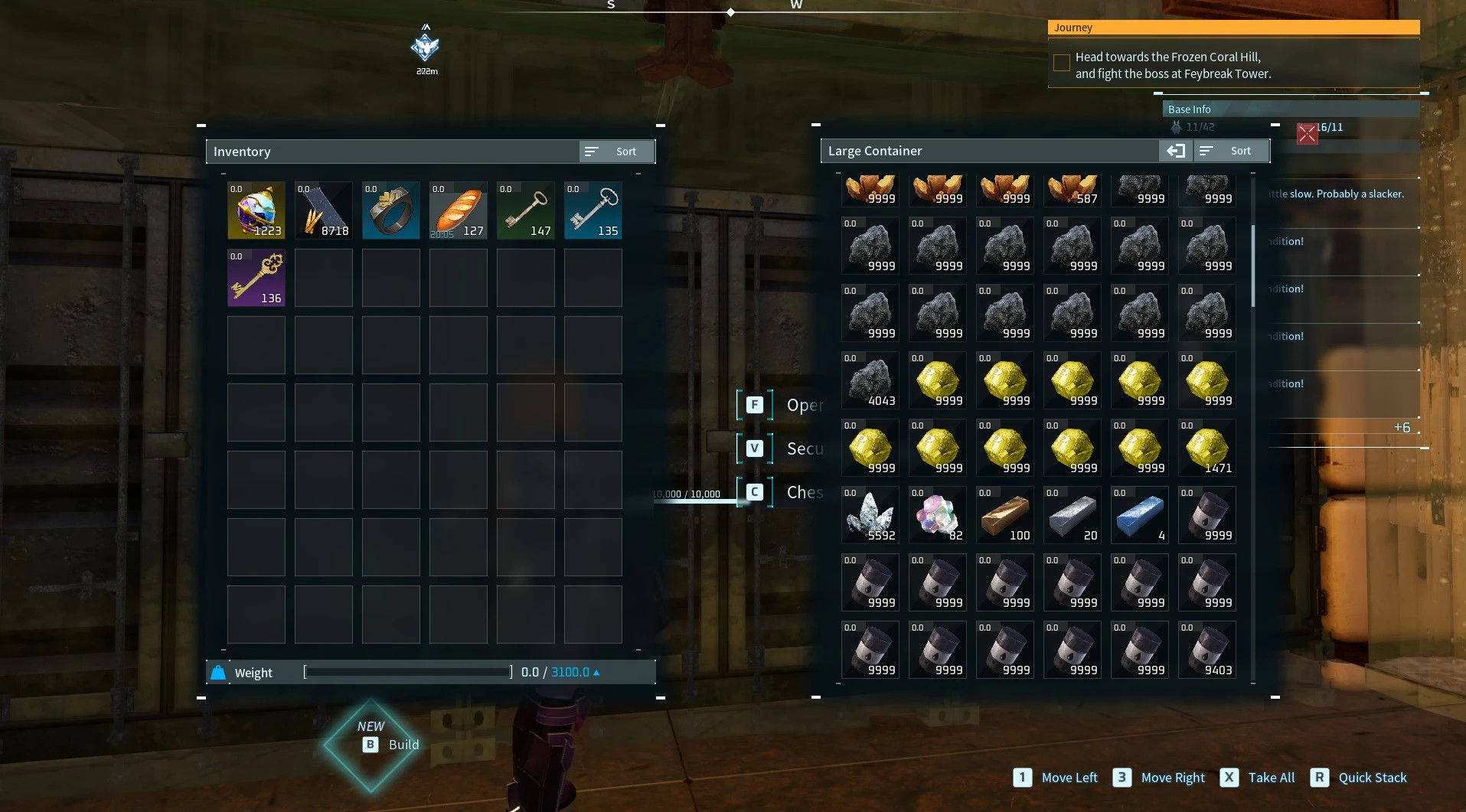The width and height of the screenshot is (1466, 812).
Task: Pick the helmet item stack of 1223
Action: pos(256,210)
